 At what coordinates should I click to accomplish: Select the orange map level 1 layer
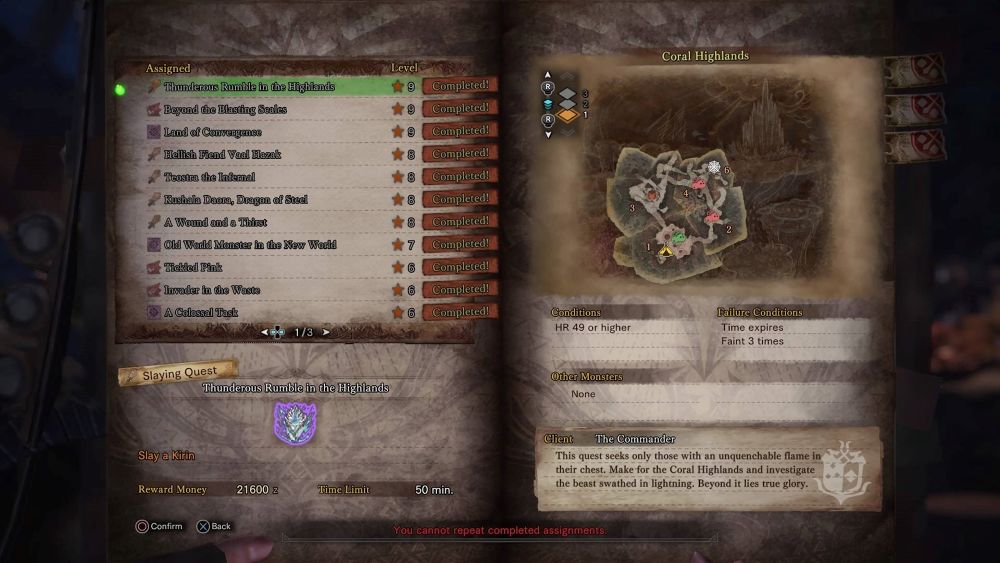click(x=568, y=115)
